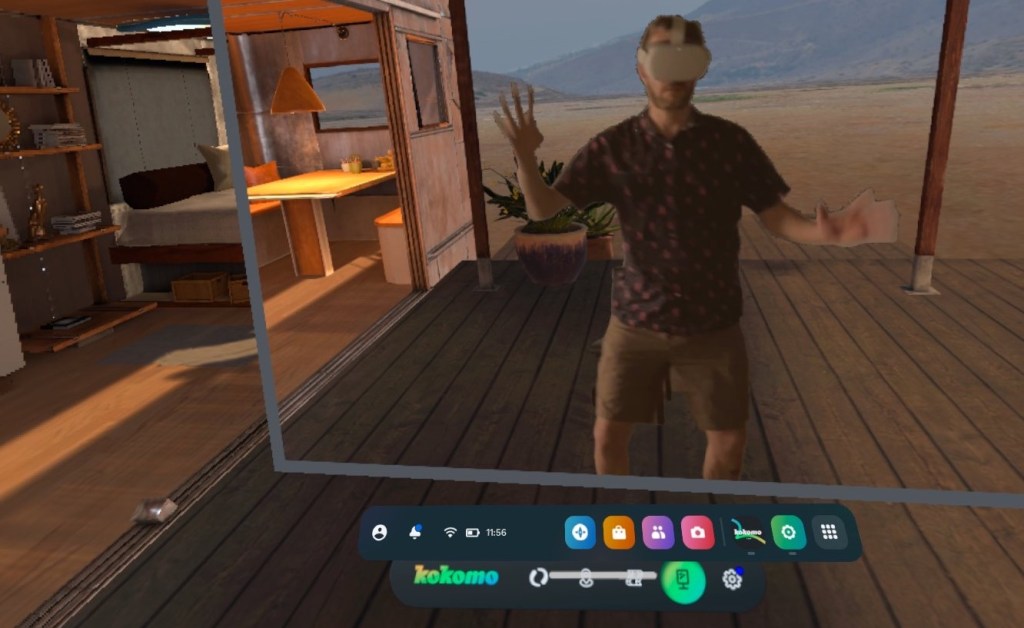Screen dimensions: 1024x628
Task: Open the green gear Settings app
Action: (x=789, y=533)
